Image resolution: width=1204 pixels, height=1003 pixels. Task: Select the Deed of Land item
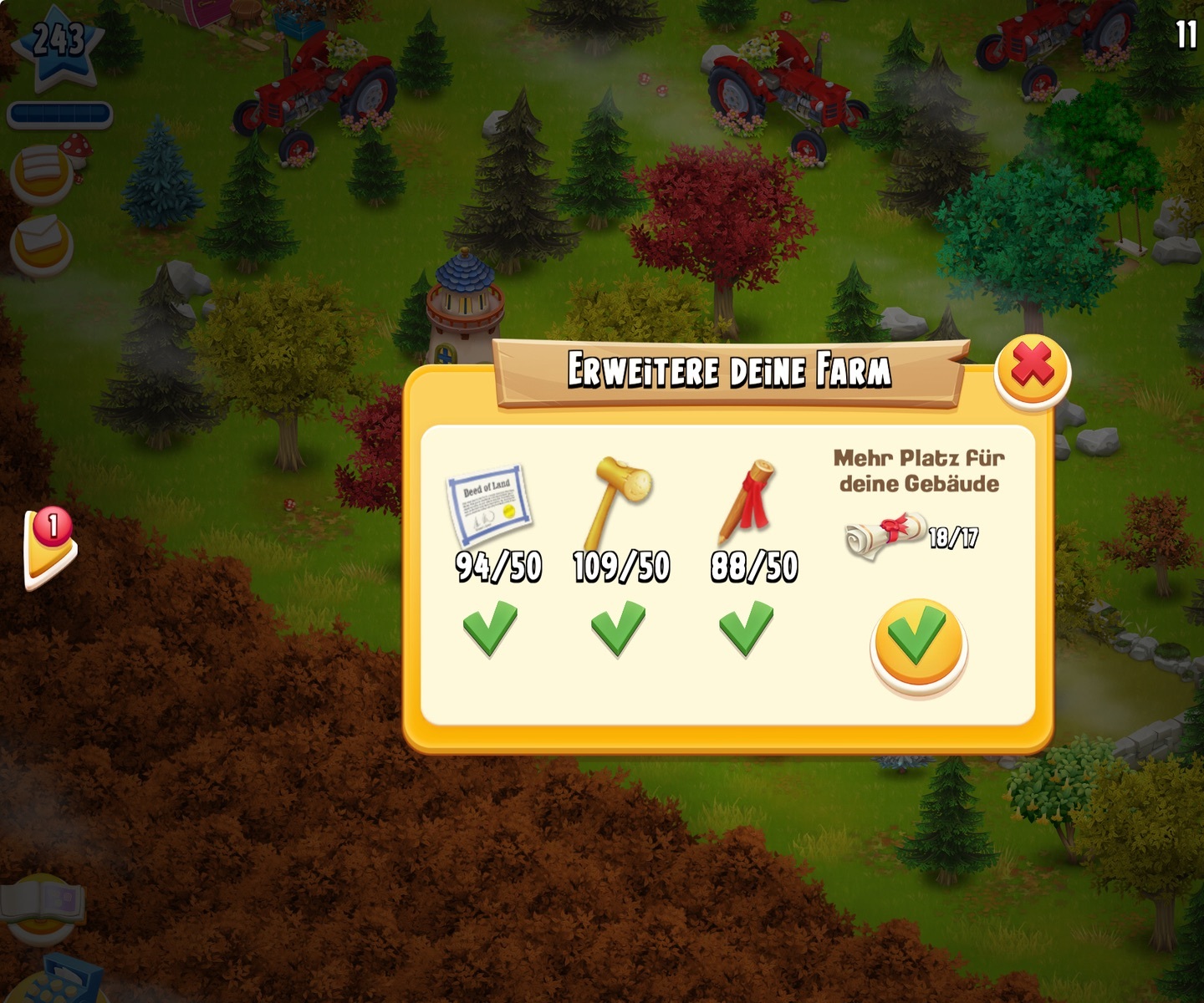click(489, 505)
